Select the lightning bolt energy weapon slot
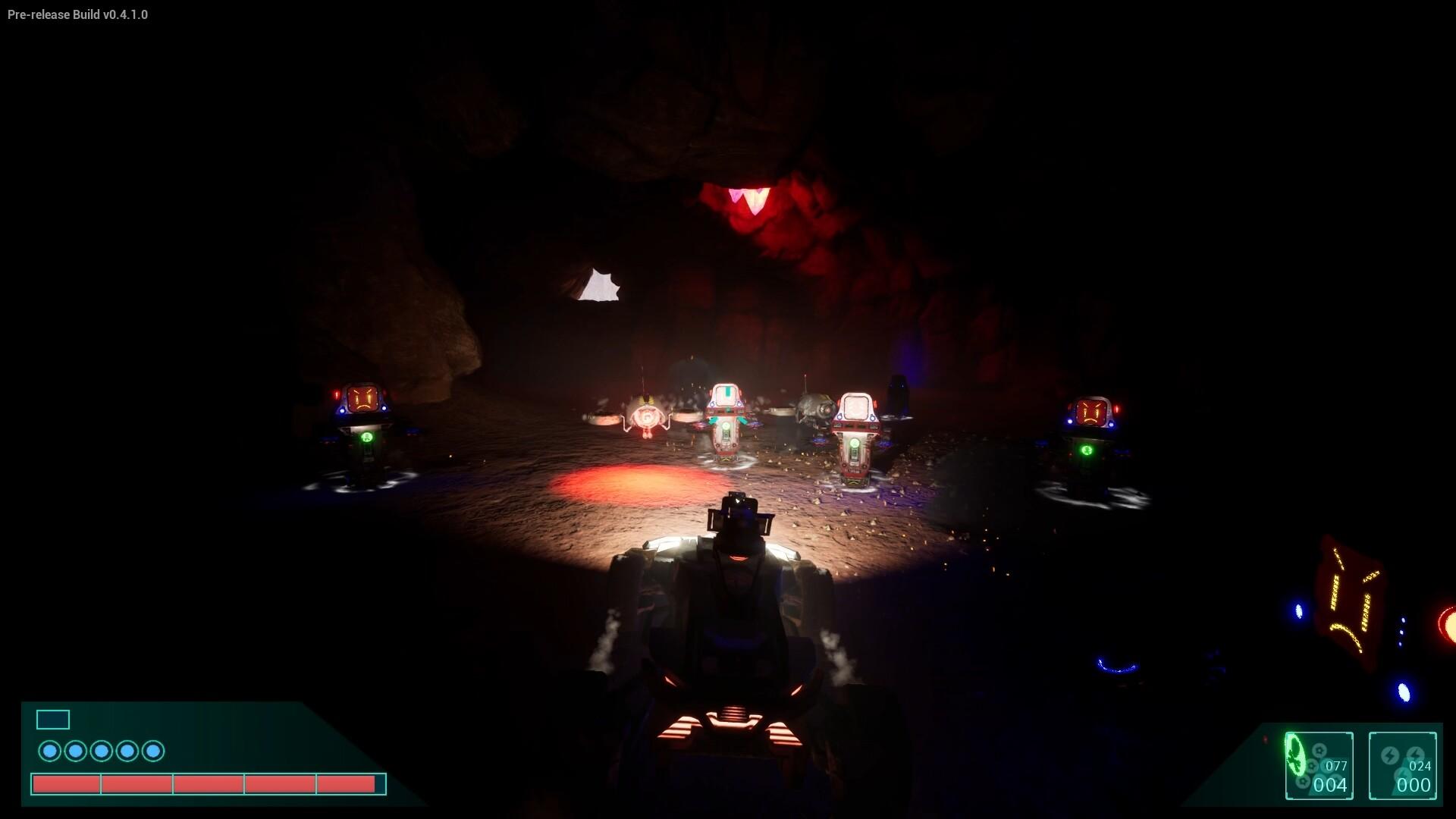The height and width of the screenshot is (819, 1456). 1402,765
